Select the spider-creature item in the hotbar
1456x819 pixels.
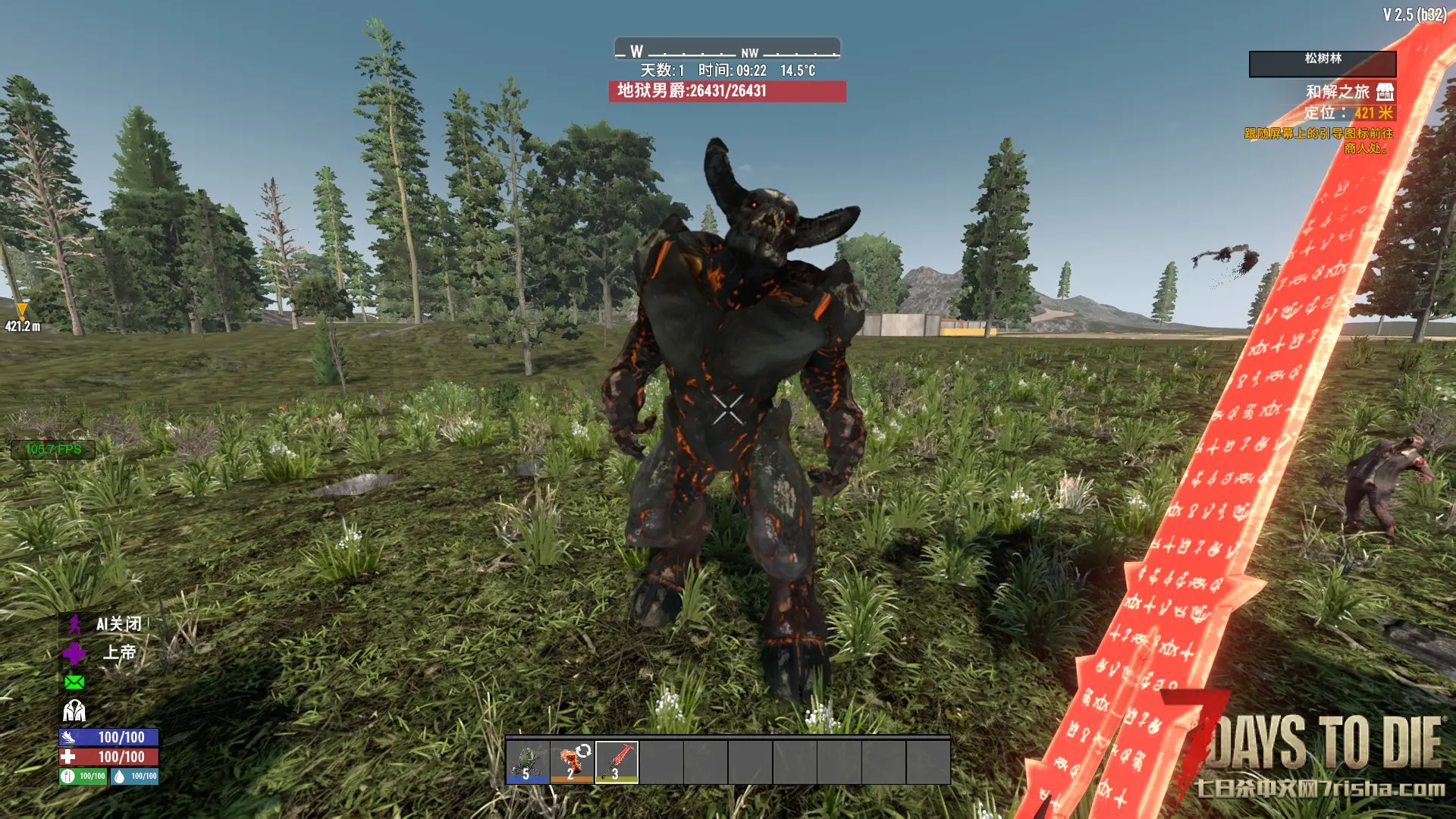coord(528,761)
